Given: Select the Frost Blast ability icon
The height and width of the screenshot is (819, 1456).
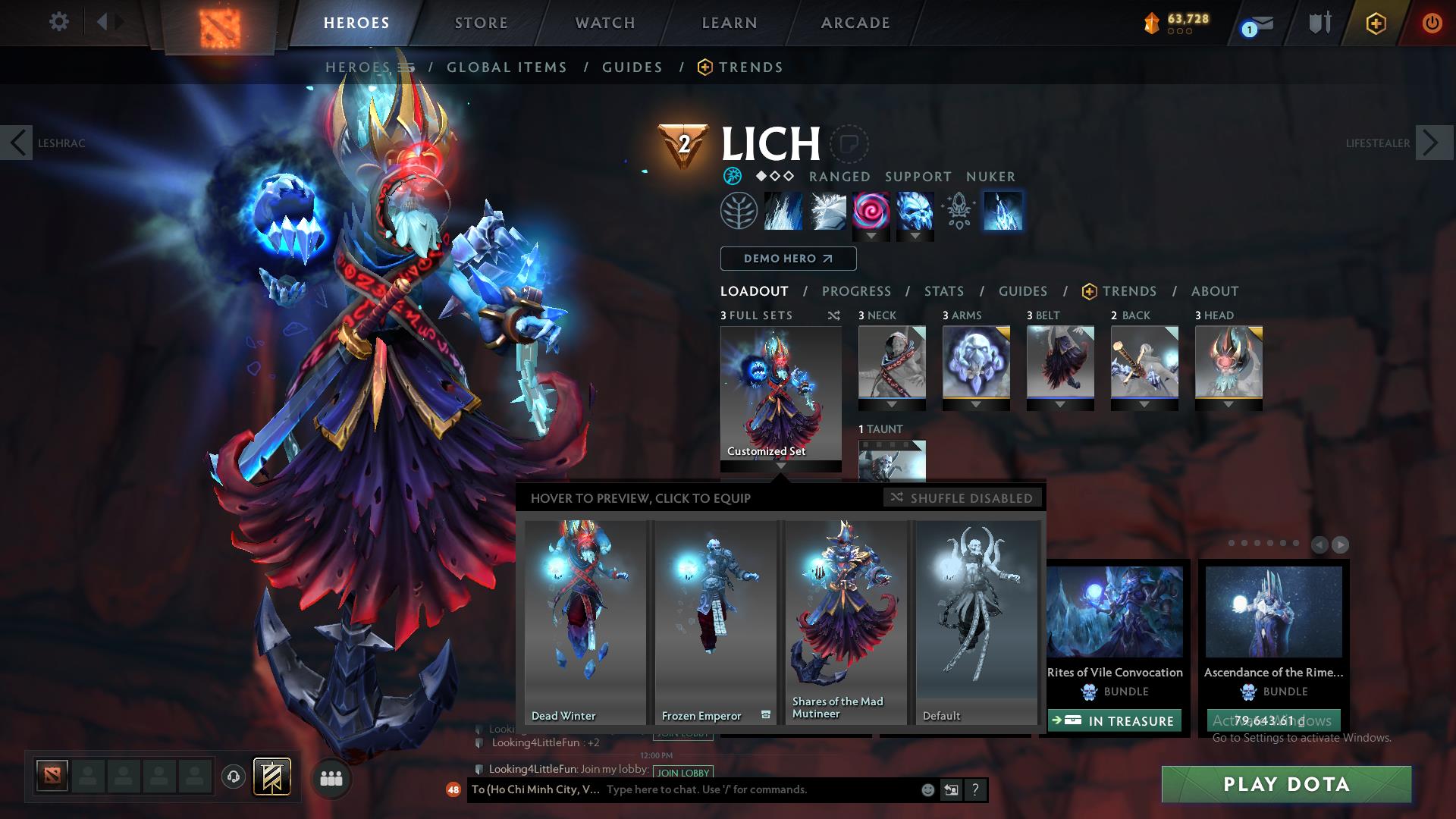Looking at the screenshot, I should coord(783,212).
